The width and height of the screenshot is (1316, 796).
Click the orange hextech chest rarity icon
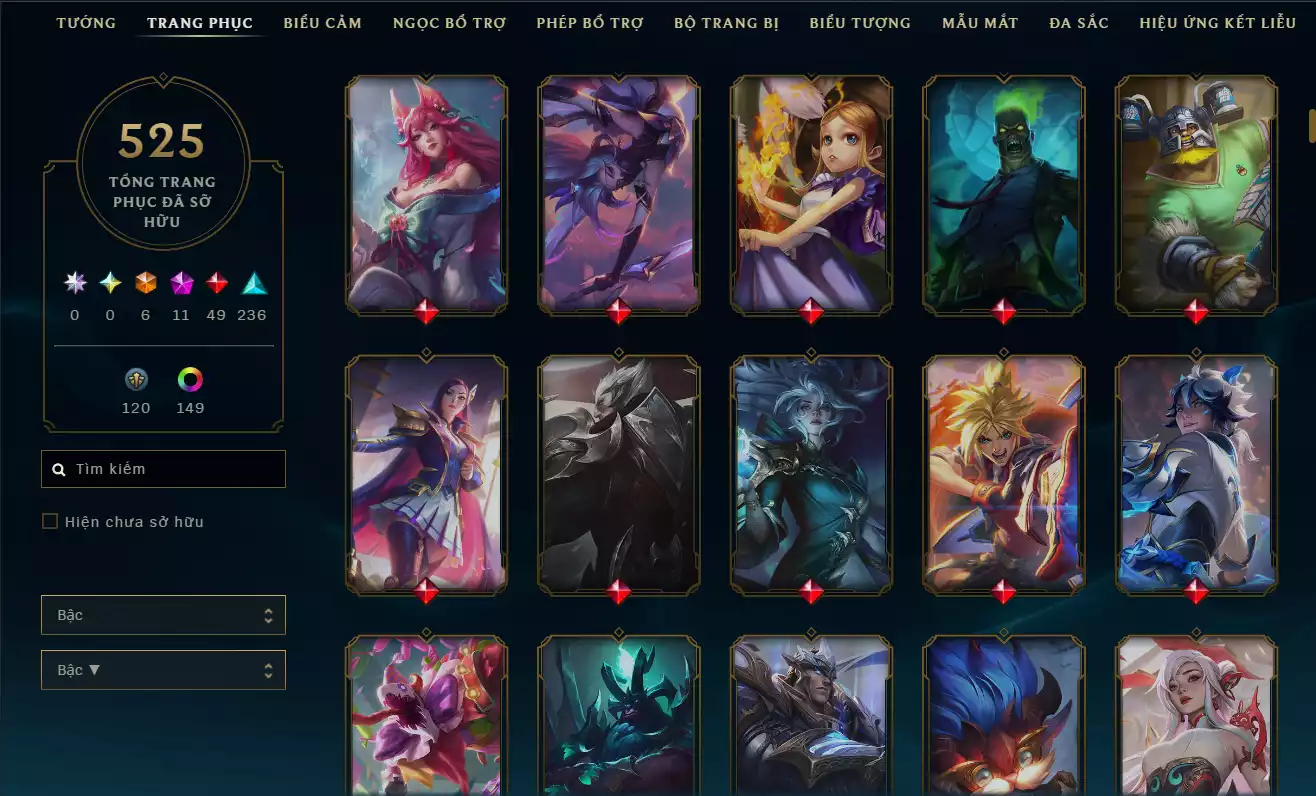144,283
